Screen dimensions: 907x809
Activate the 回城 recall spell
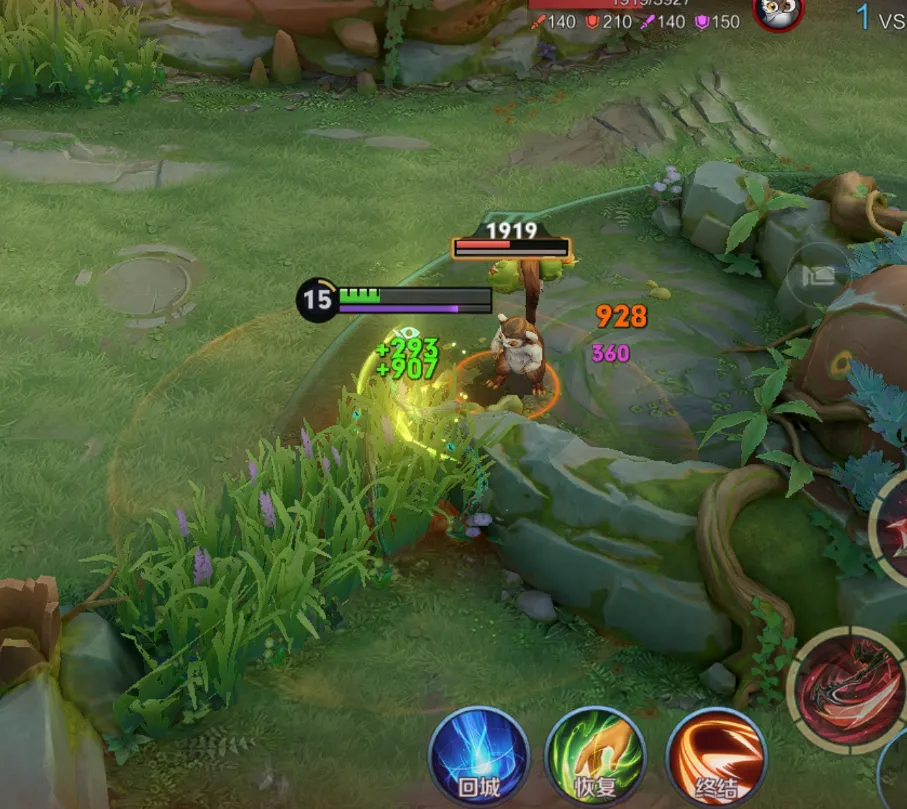click(479, 756)
